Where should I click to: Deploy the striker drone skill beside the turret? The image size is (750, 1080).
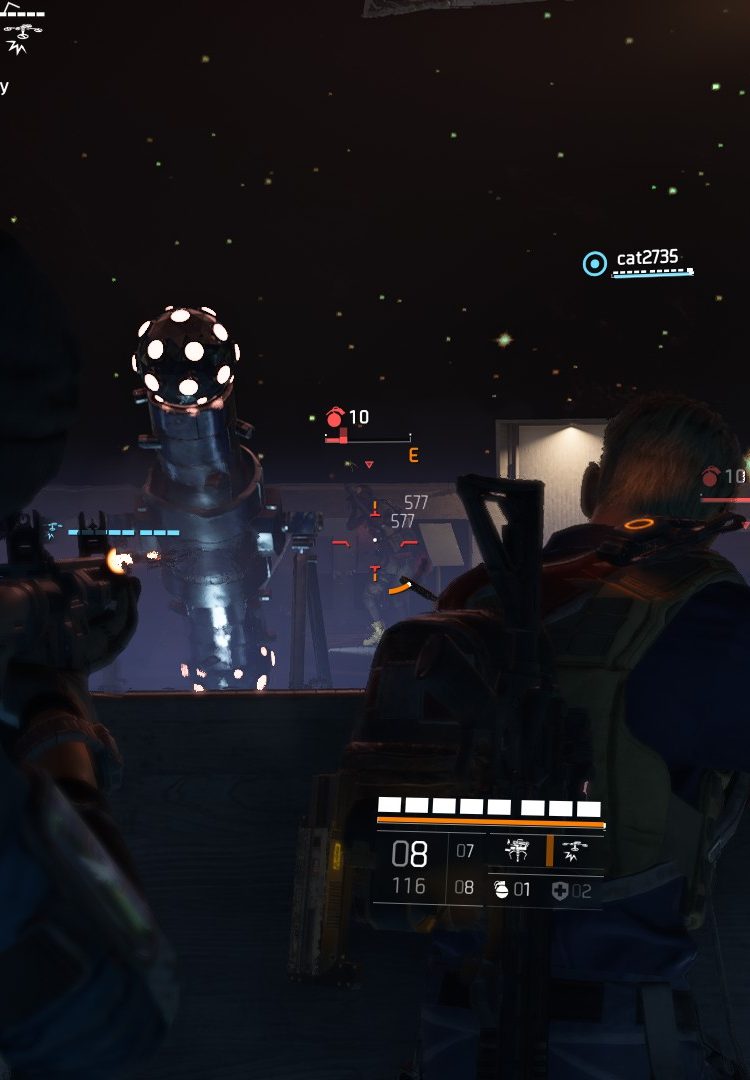tap(577, 851)
